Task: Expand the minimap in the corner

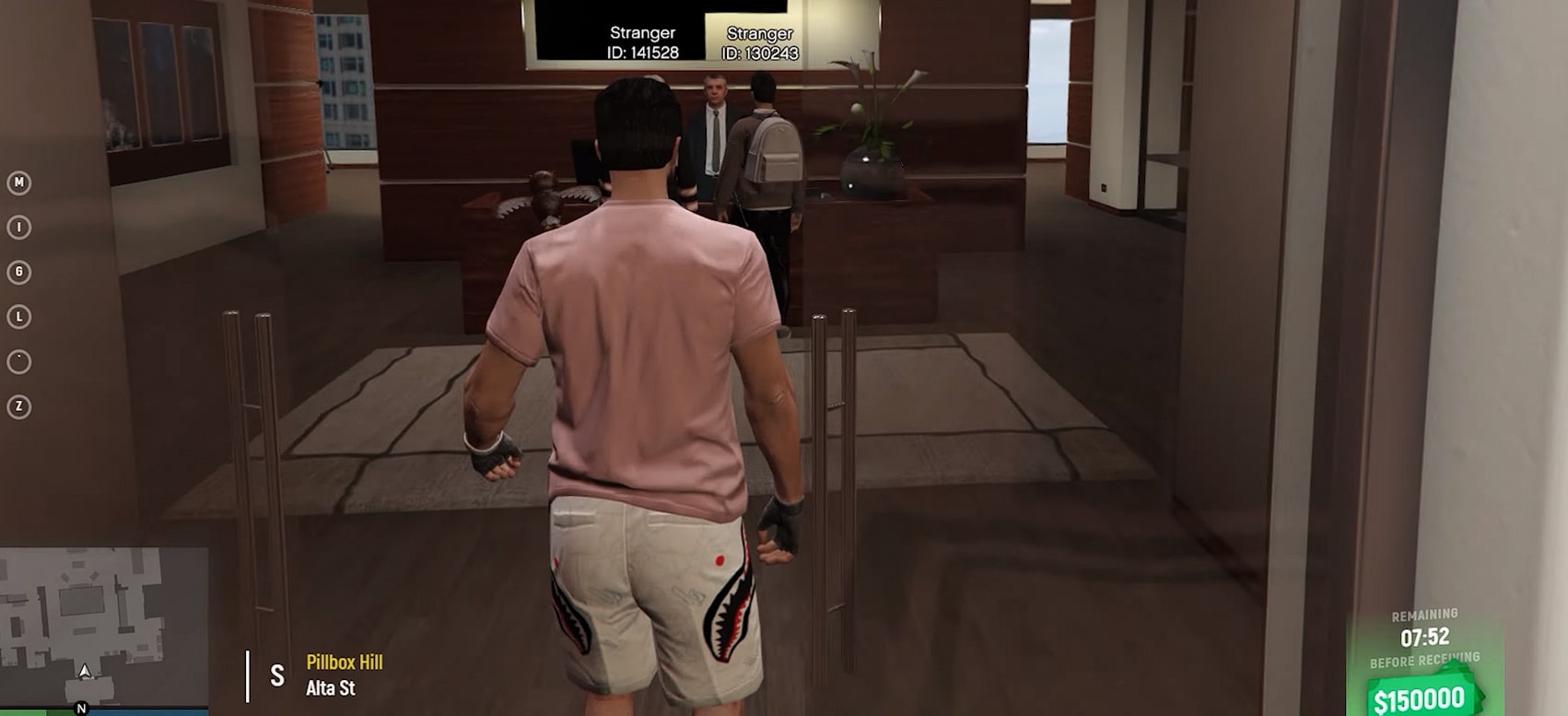Action: tap(101, 627)
